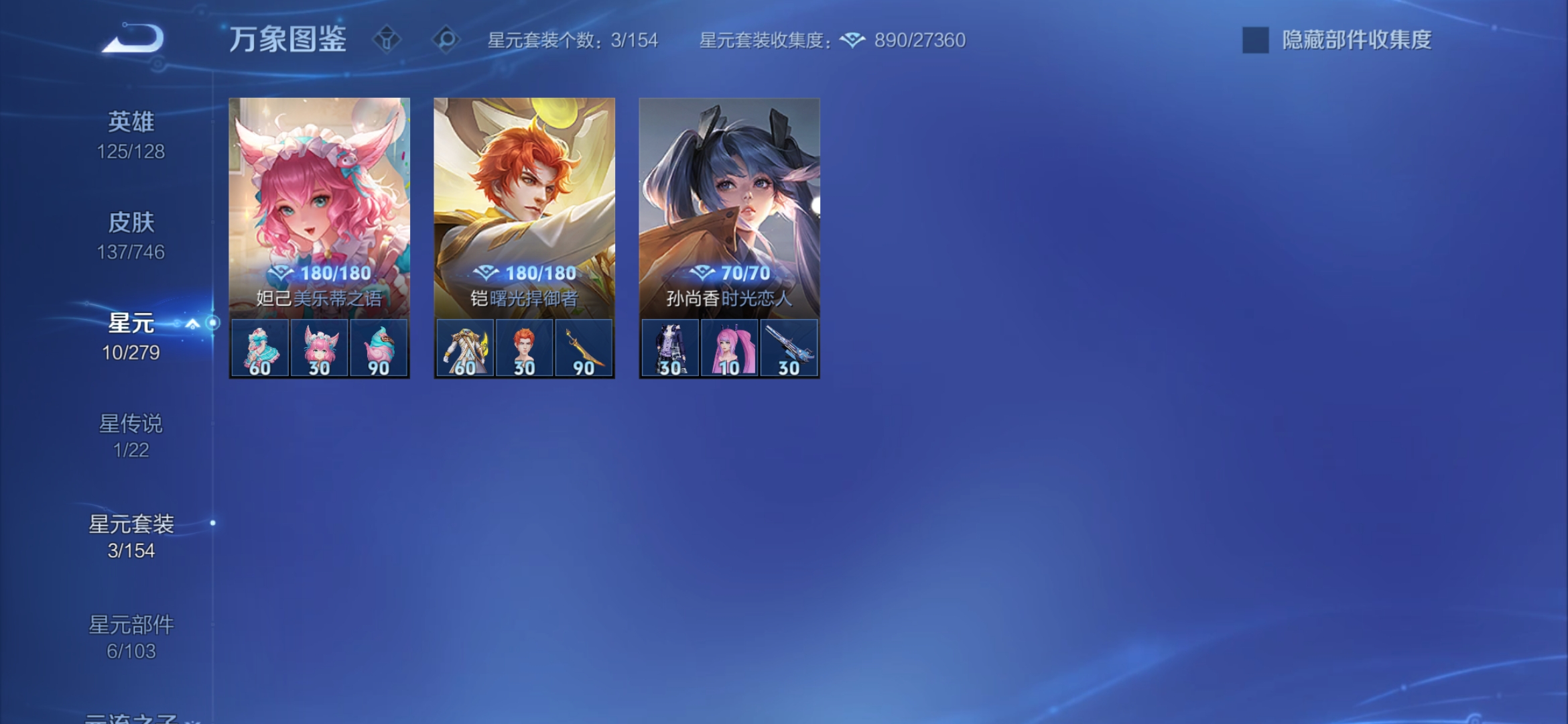This screenshot has height=724, width=1568.
Task: Select the dress part icon under 妲己美乐蒂之语
Action: click(260, 348)
